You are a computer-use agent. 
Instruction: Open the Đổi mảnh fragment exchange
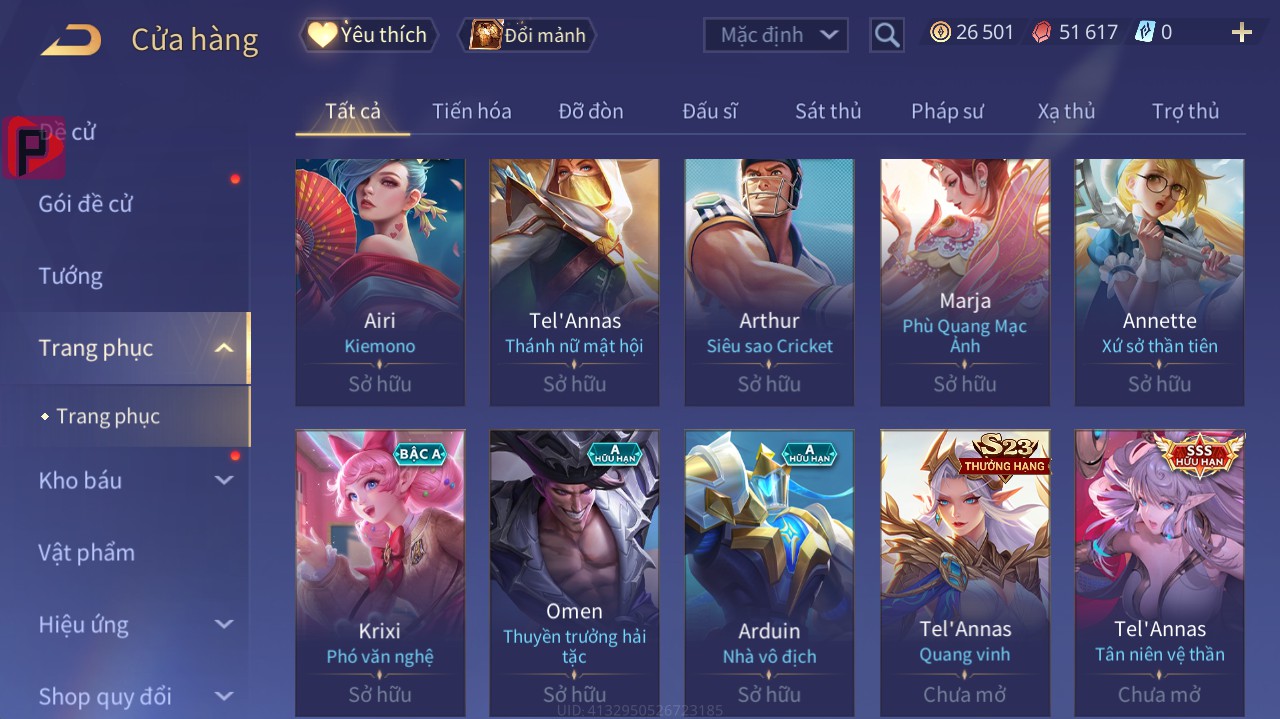(x=527, y=35)
